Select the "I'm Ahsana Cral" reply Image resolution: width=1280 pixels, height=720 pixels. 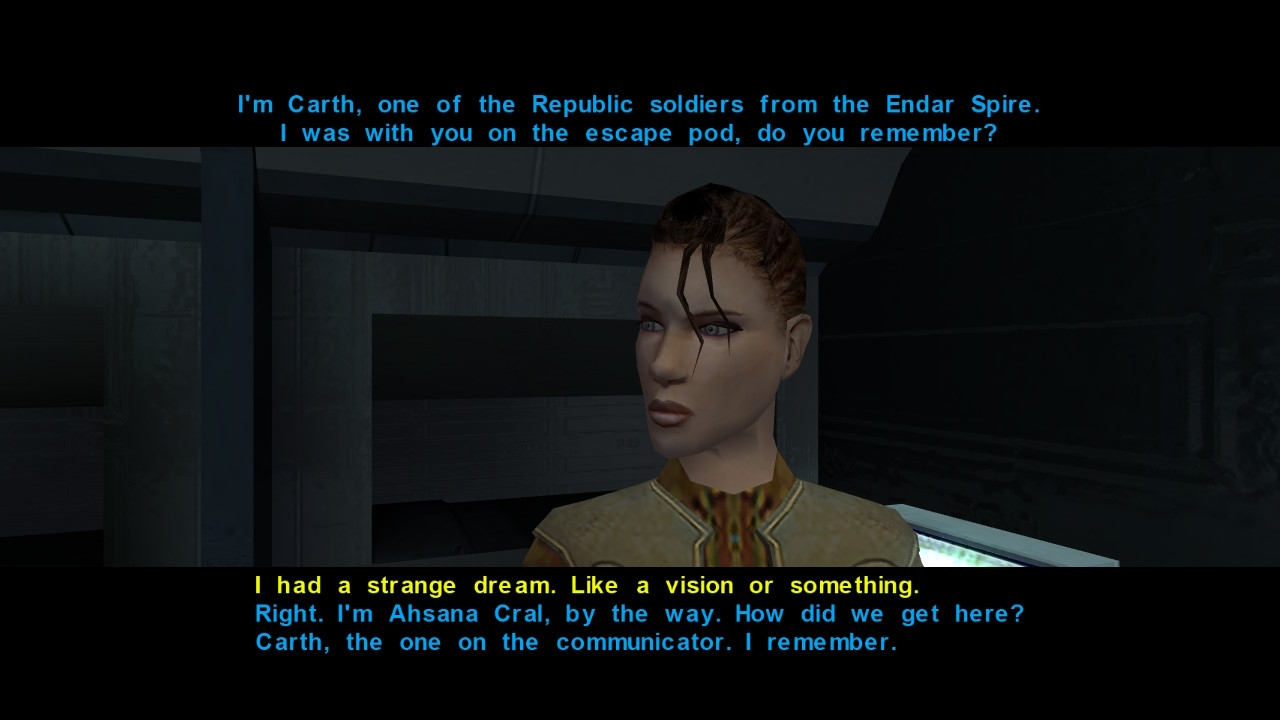pos(639,614)
